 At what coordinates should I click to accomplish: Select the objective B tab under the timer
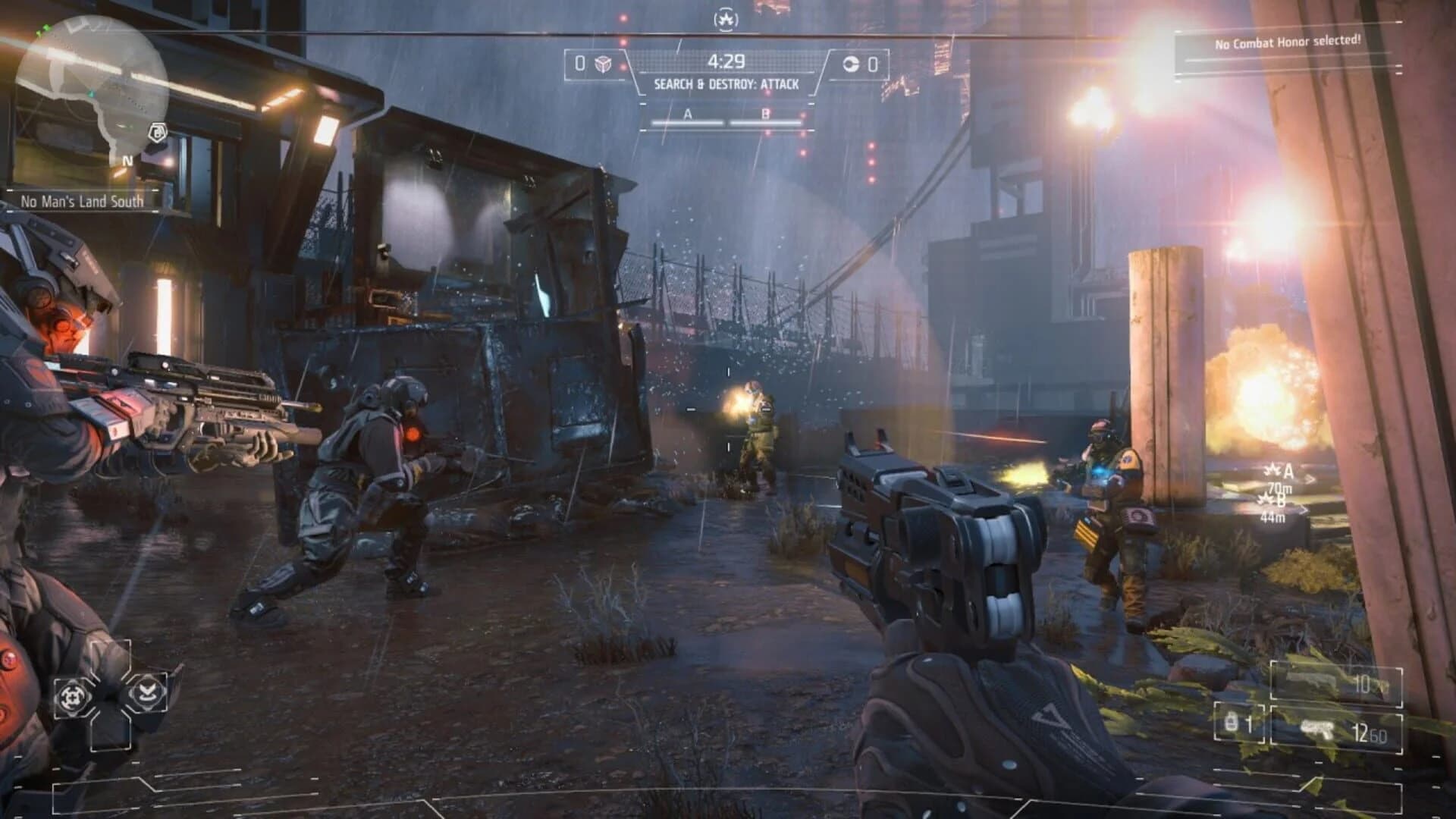764,115
